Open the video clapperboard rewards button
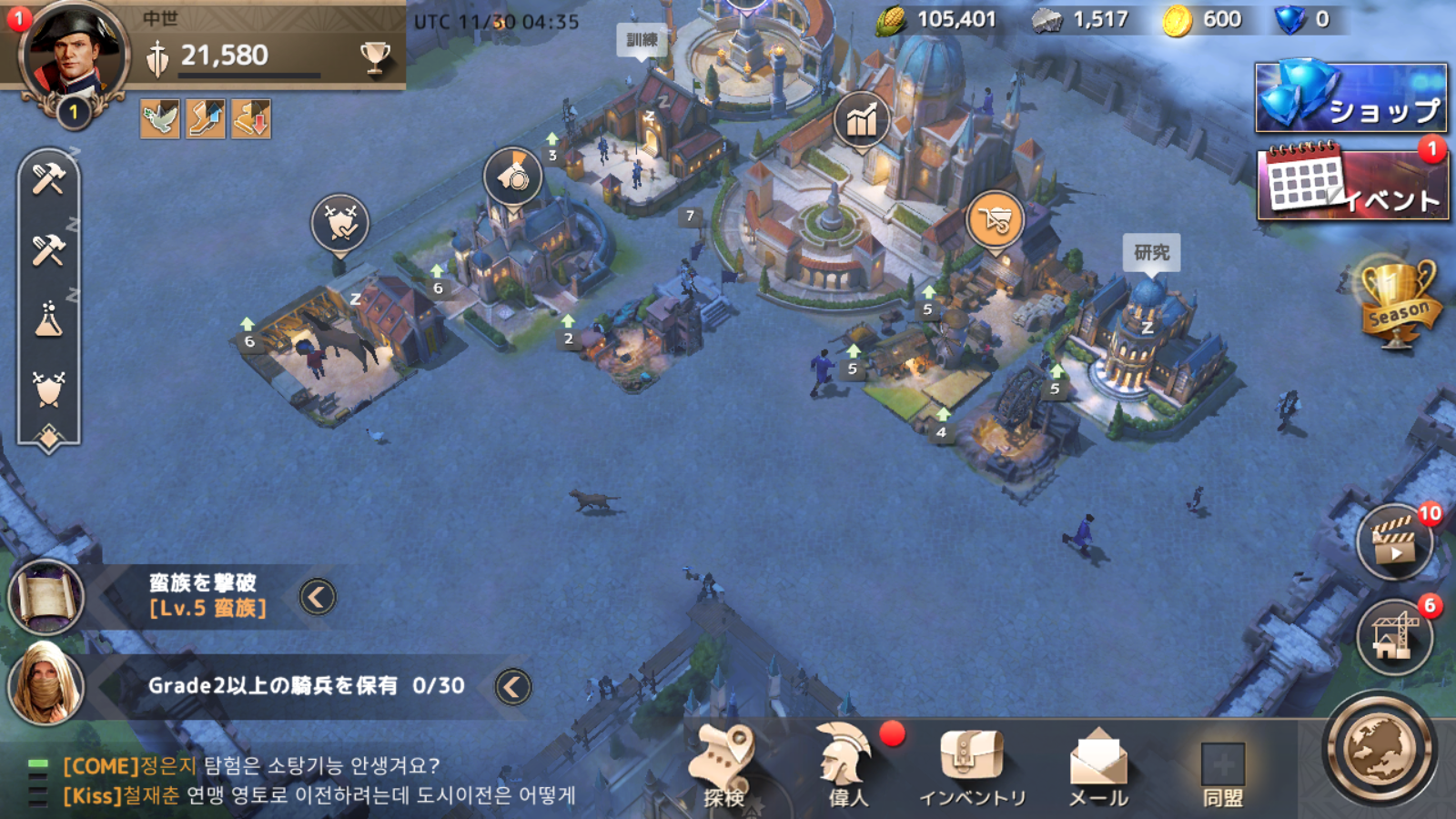 pos(1394,542)
